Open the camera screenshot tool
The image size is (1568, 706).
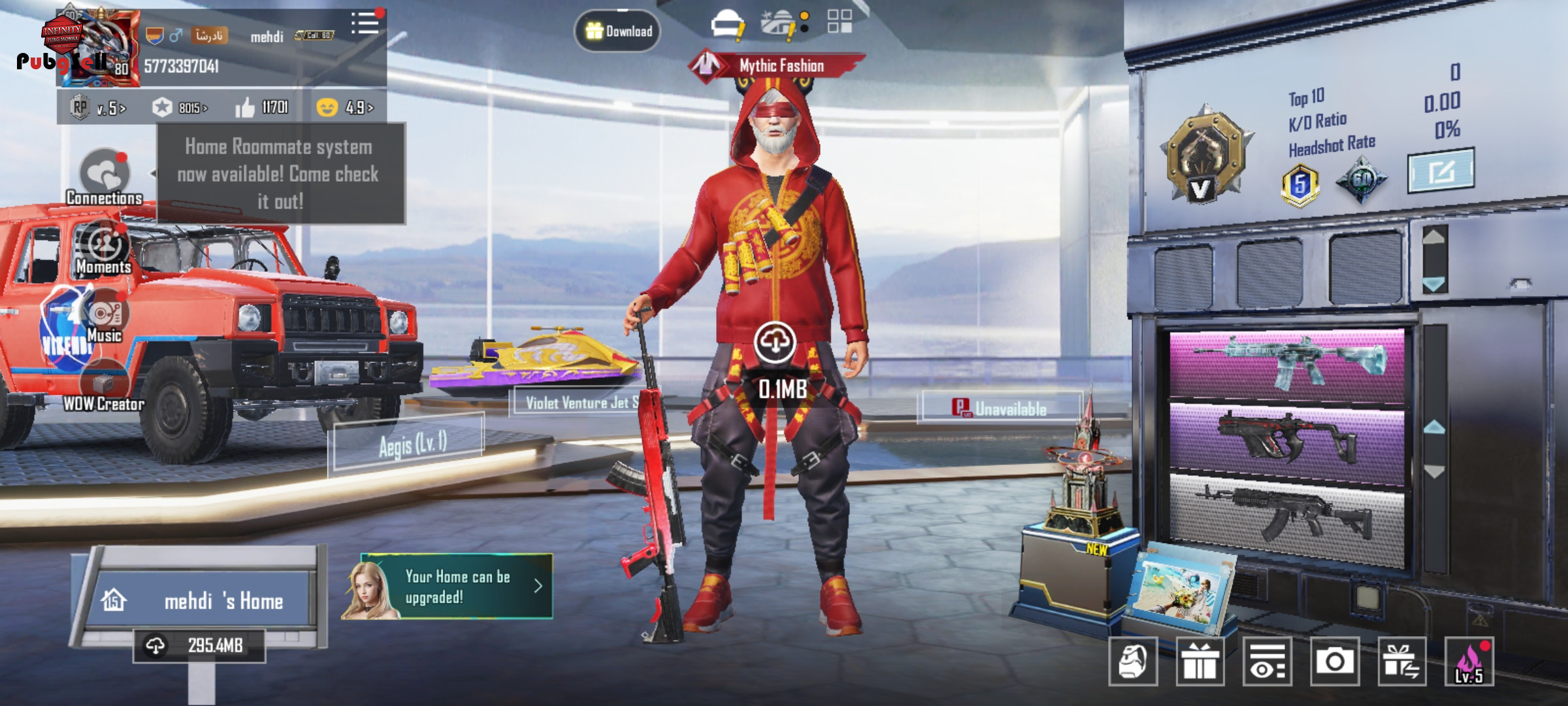pos(1334,662)
